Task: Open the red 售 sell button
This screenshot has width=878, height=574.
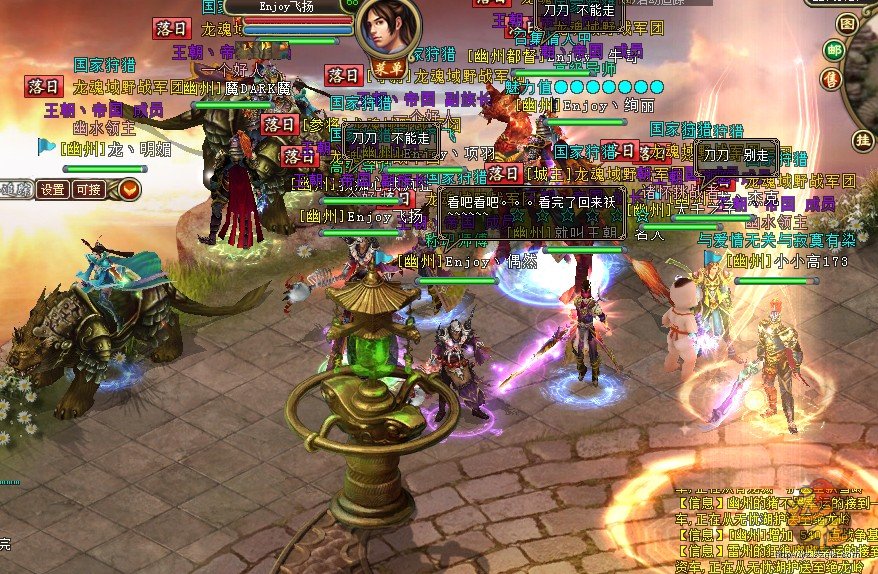Action: pos(831,78)
